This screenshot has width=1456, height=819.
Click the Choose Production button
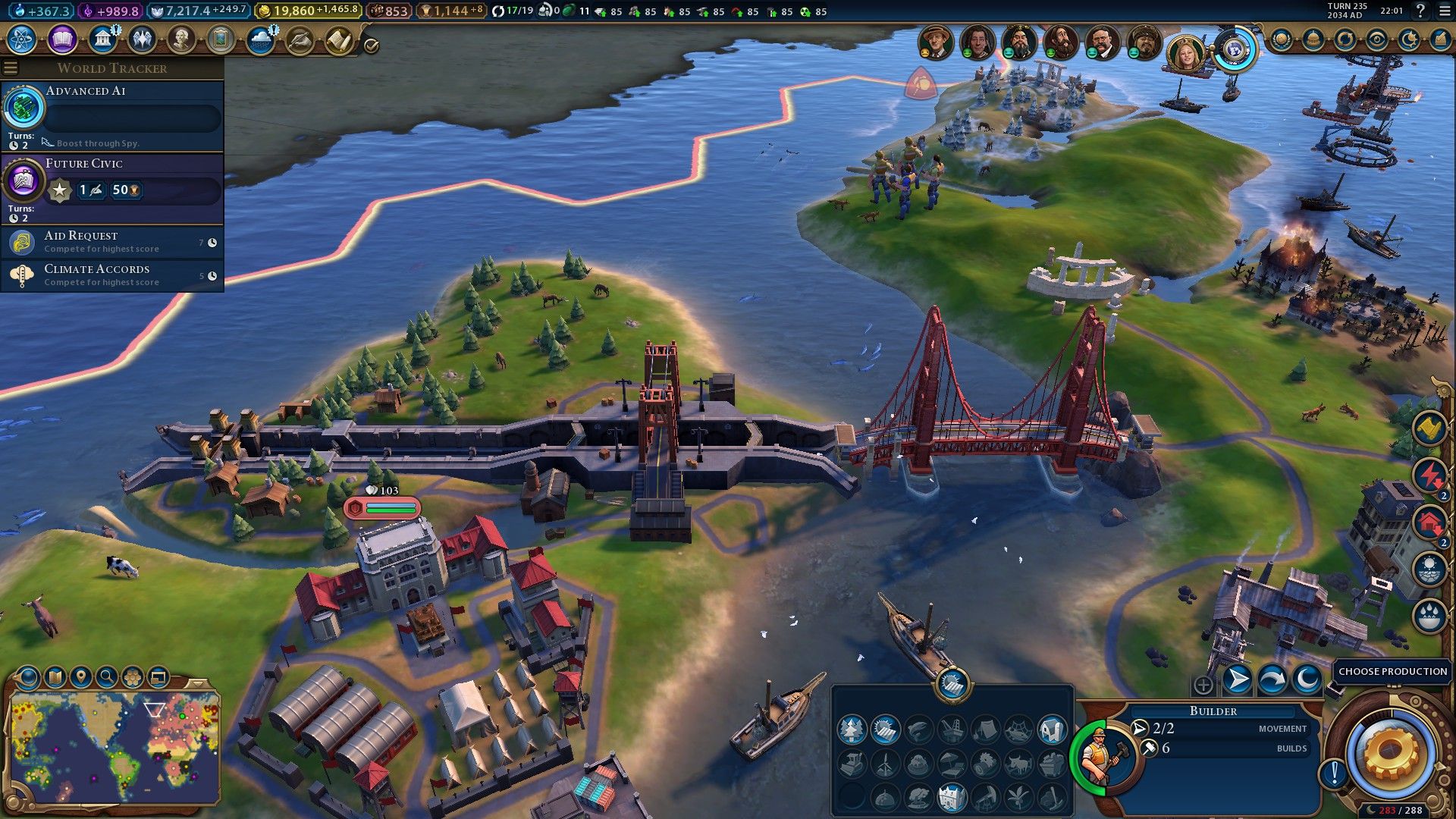(1391, 672)
